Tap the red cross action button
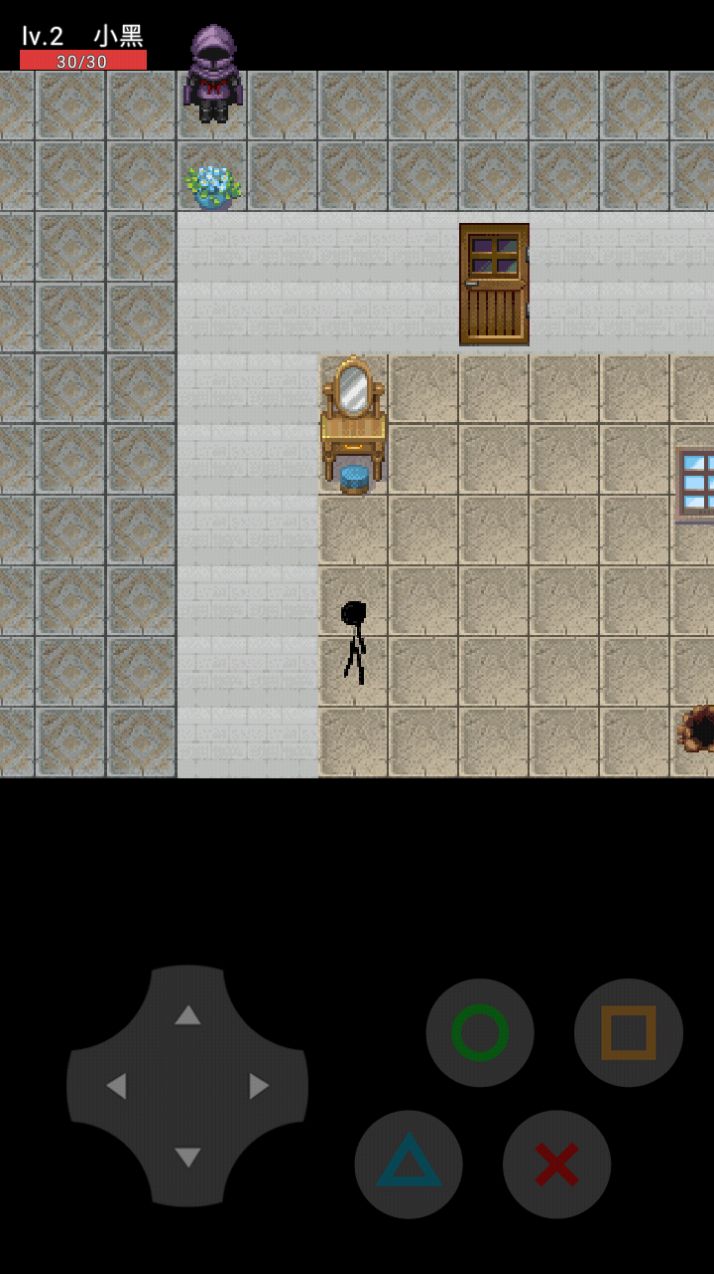714x1274 pixels. click(x=556, y=1163)
